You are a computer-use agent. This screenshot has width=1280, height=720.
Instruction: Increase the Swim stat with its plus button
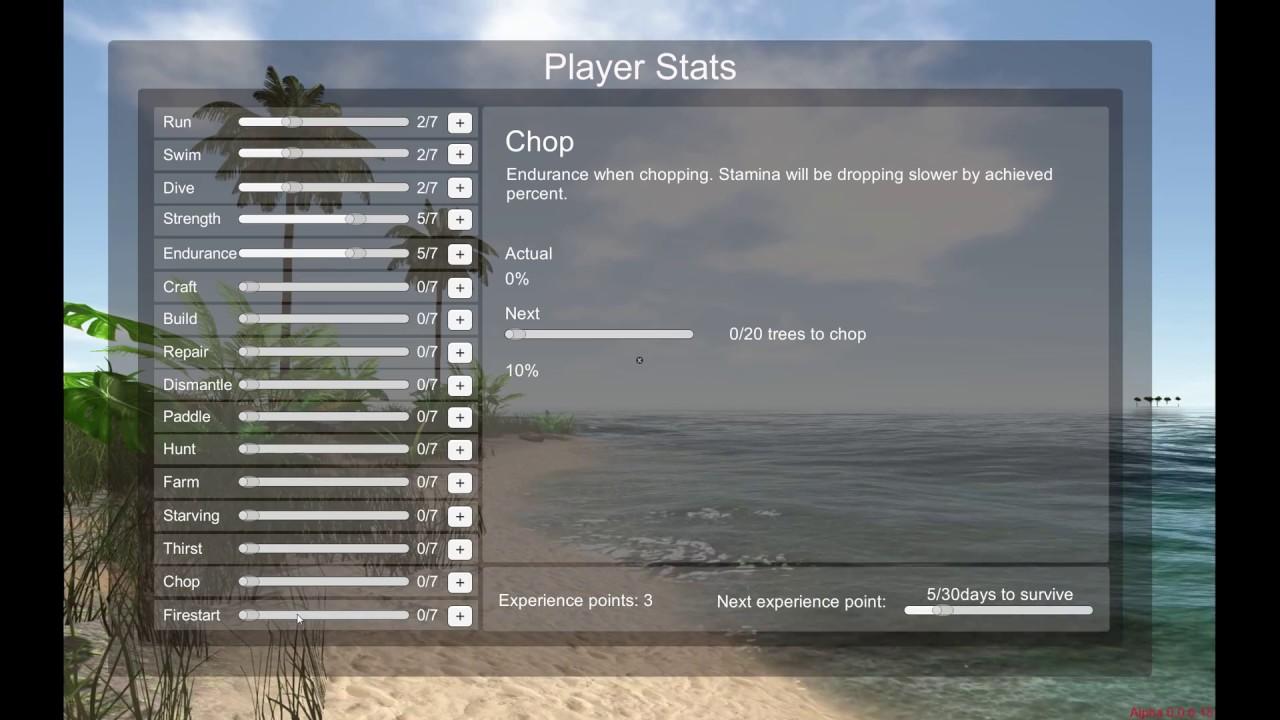click(x=459, y=155)
